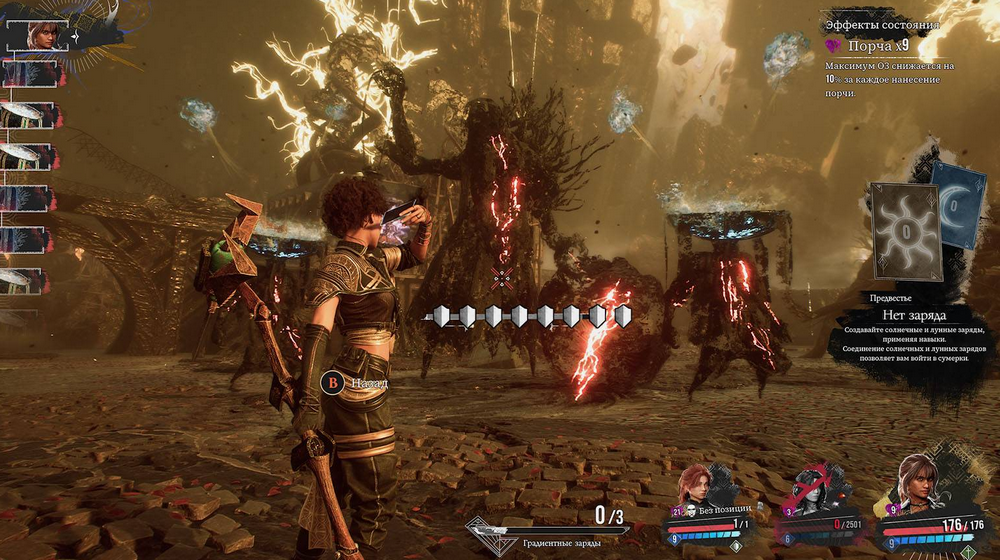Click the target reticle on the selected enemy
This screenshot has height=560, width=1000.
pyautogui.click(x=502, y=275)
